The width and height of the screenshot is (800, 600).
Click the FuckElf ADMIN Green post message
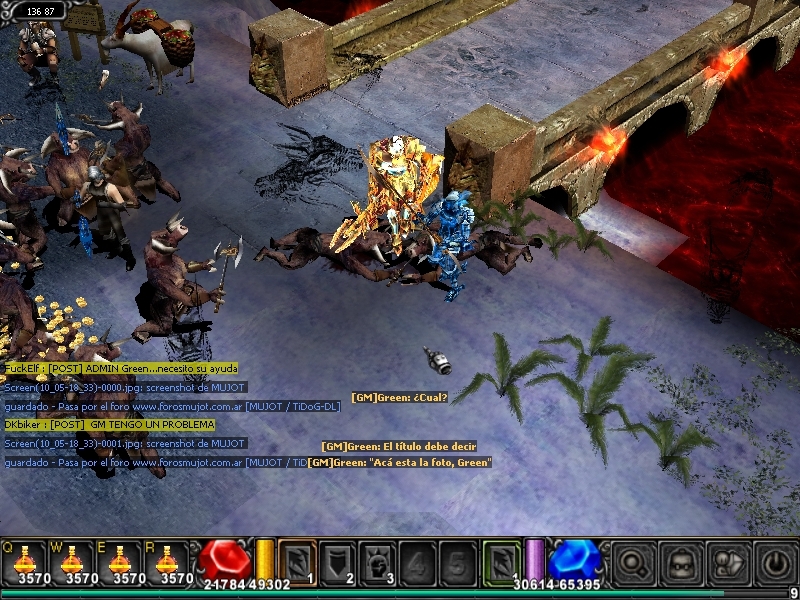click(121, 368)
